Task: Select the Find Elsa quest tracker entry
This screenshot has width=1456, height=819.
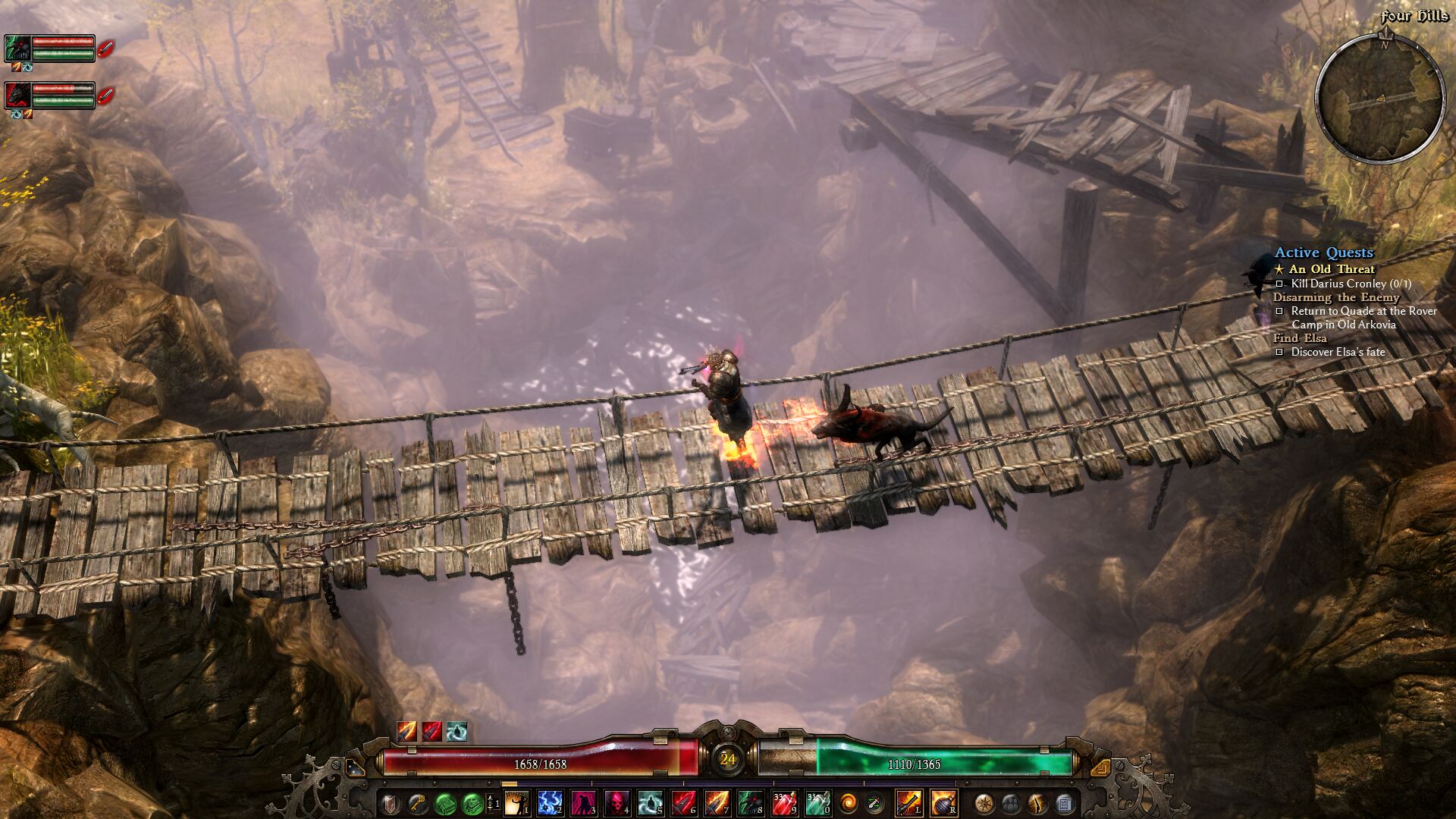Action: pyautogui.click(x=1300, y=338)
